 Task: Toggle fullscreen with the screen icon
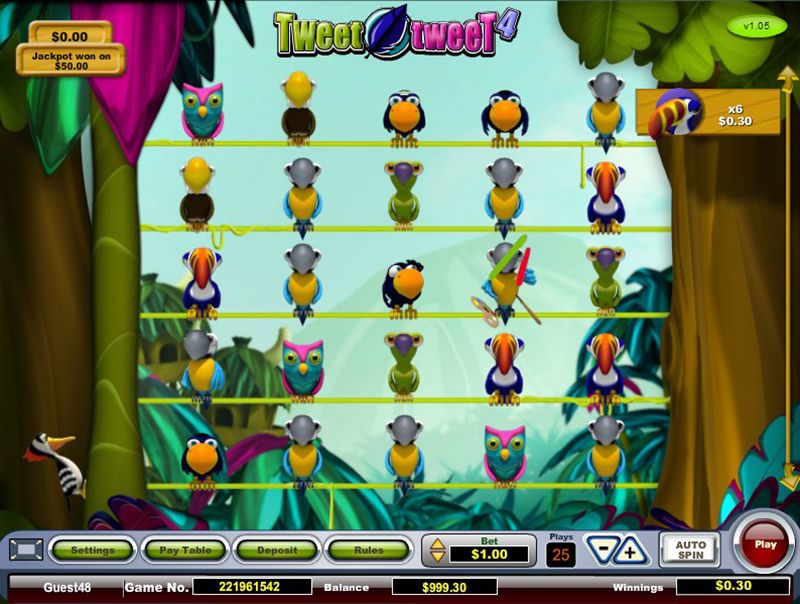click(26, 550)
